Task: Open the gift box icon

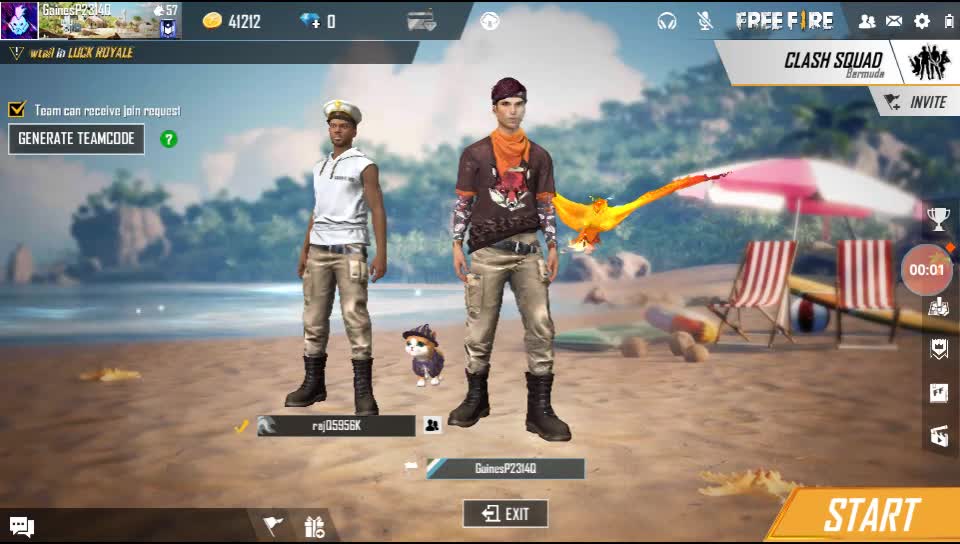Action: pos(315,526)
